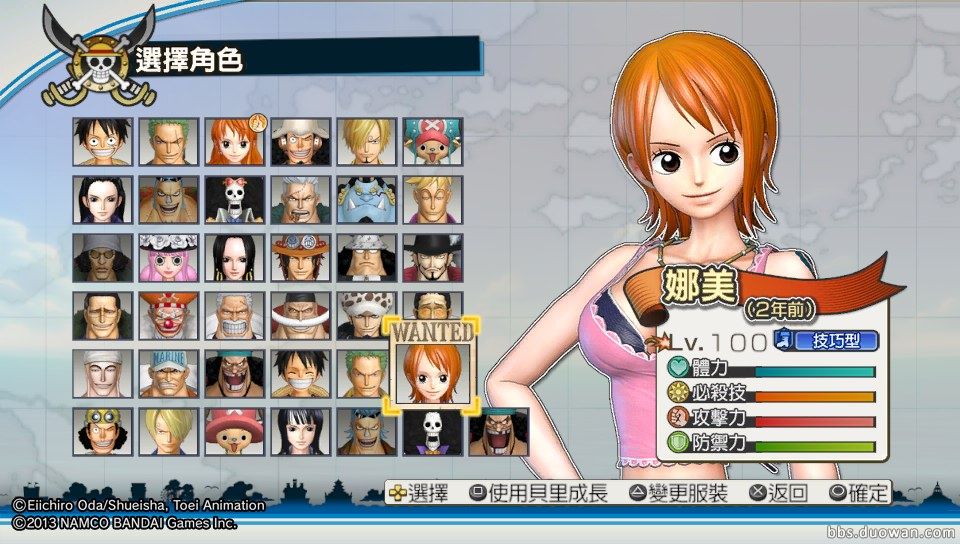The width and height of the screenshot is (960, 544).
Task: Pick Kuma in the white spotted hat
Action: [365, 258]
